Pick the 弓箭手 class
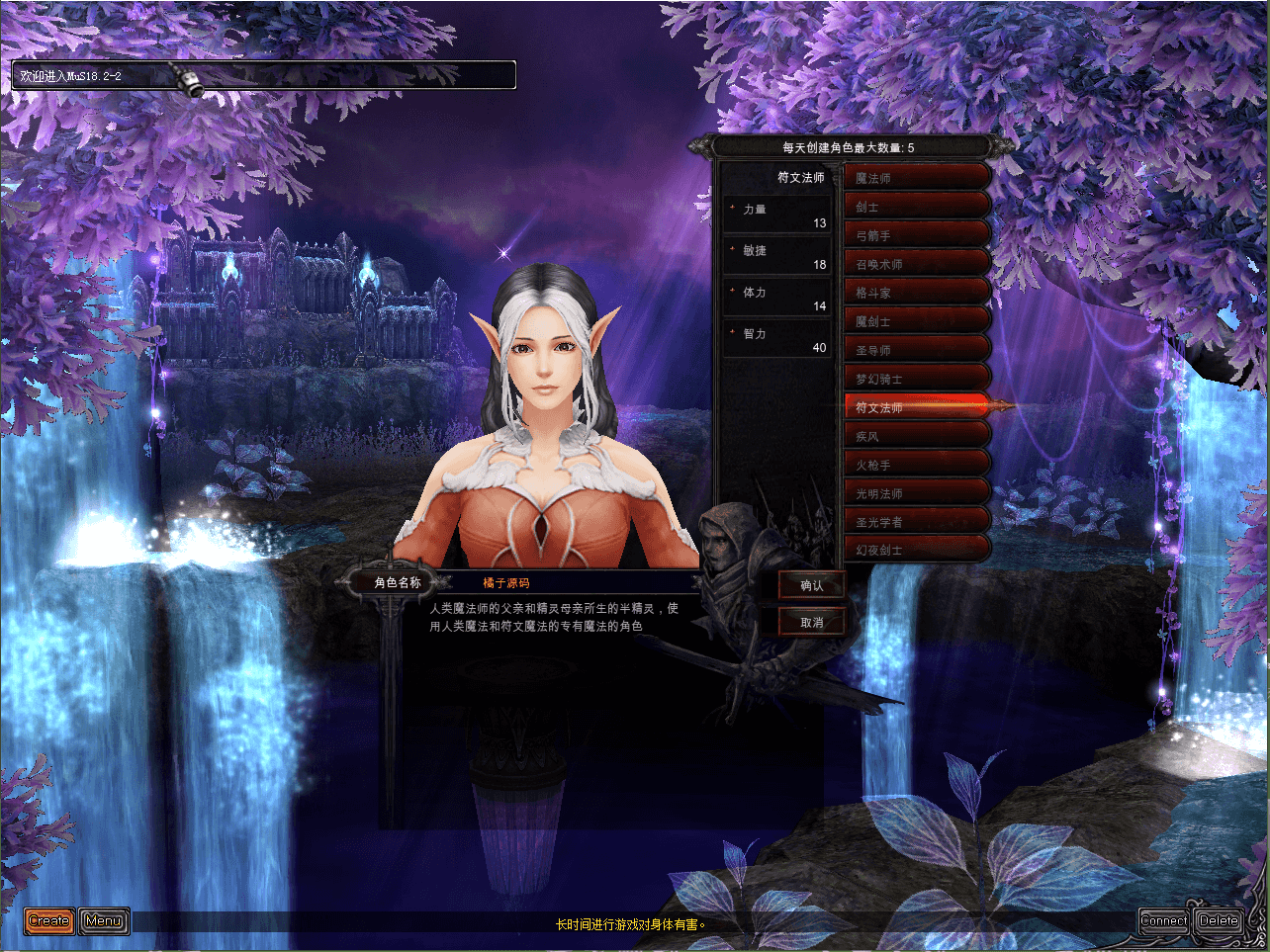Viewport: 1270px width, 952px height. click(x=916, y=235)
